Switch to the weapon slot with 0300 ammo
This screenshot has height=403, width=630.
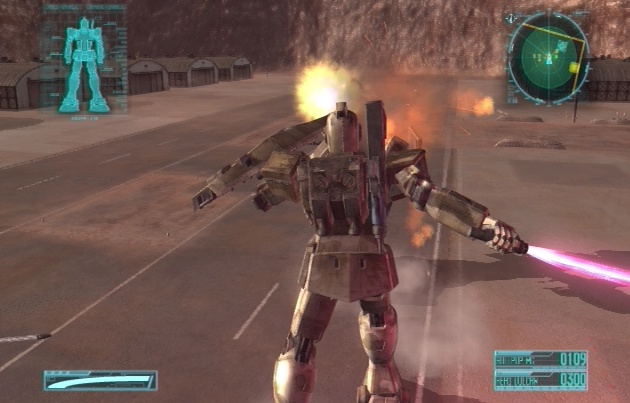click(540, 380)
